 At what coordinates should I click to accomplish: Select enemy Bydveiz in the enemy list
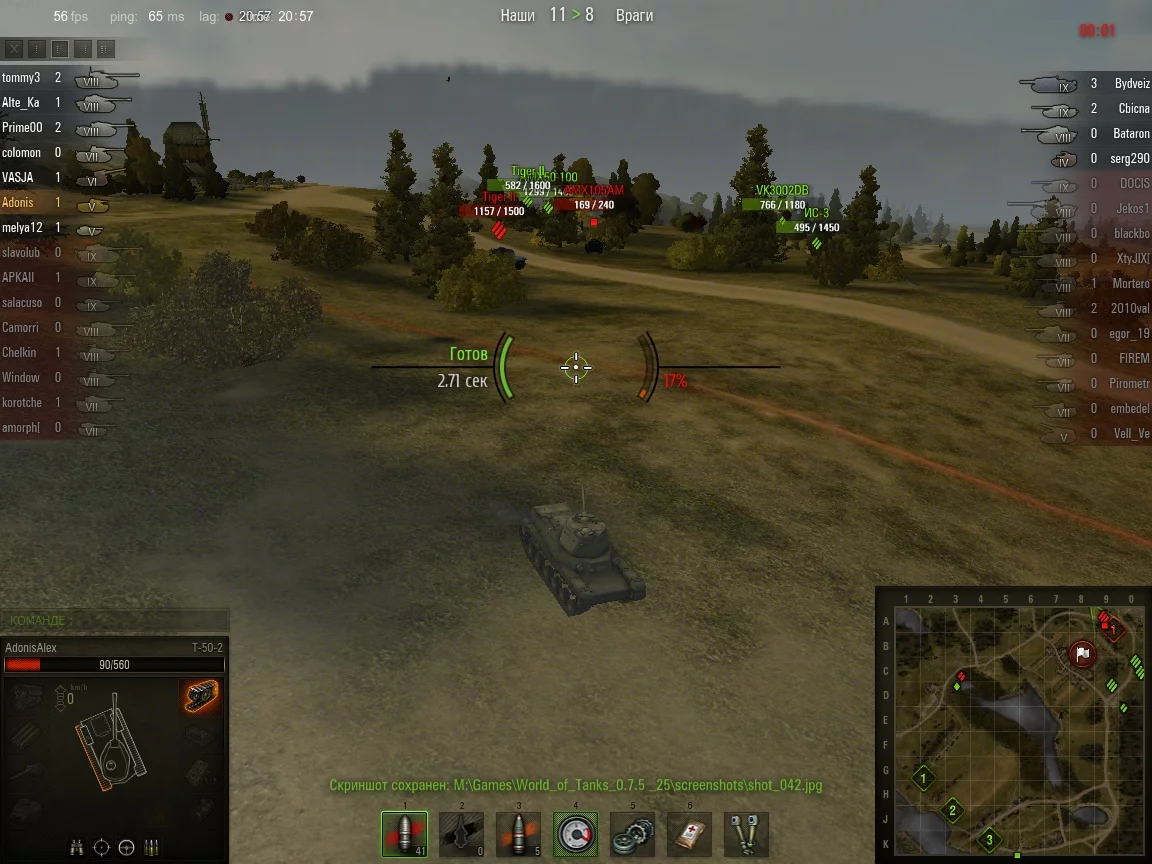pos(1132,84)
